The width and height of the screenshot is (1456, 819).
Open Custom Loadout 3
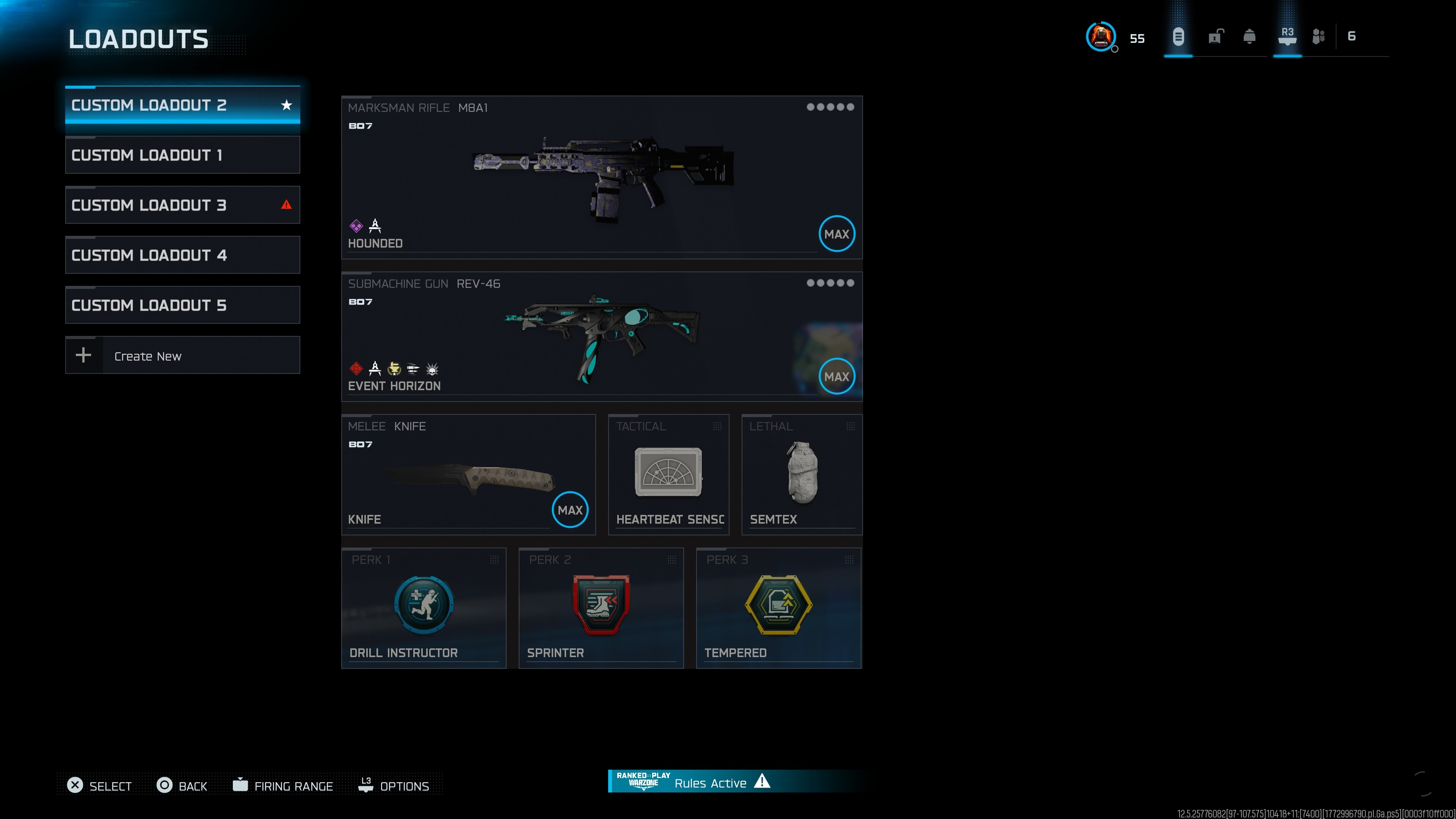tap(182, 205)
